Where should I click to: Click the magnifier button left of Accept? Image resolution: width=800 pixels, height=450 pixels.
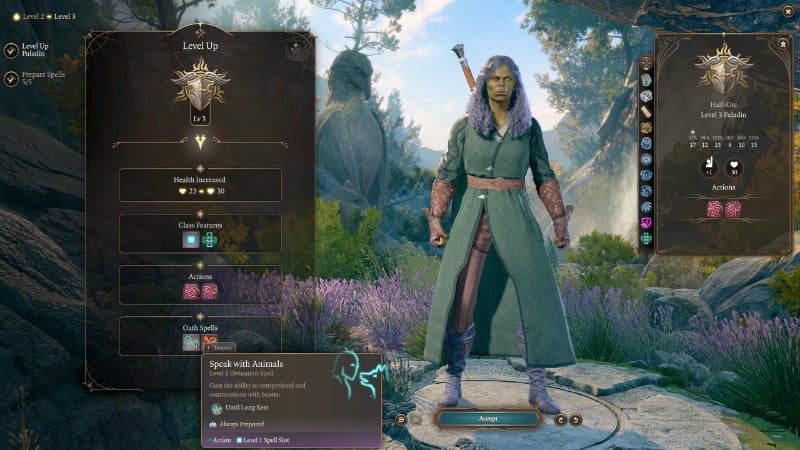400,419
